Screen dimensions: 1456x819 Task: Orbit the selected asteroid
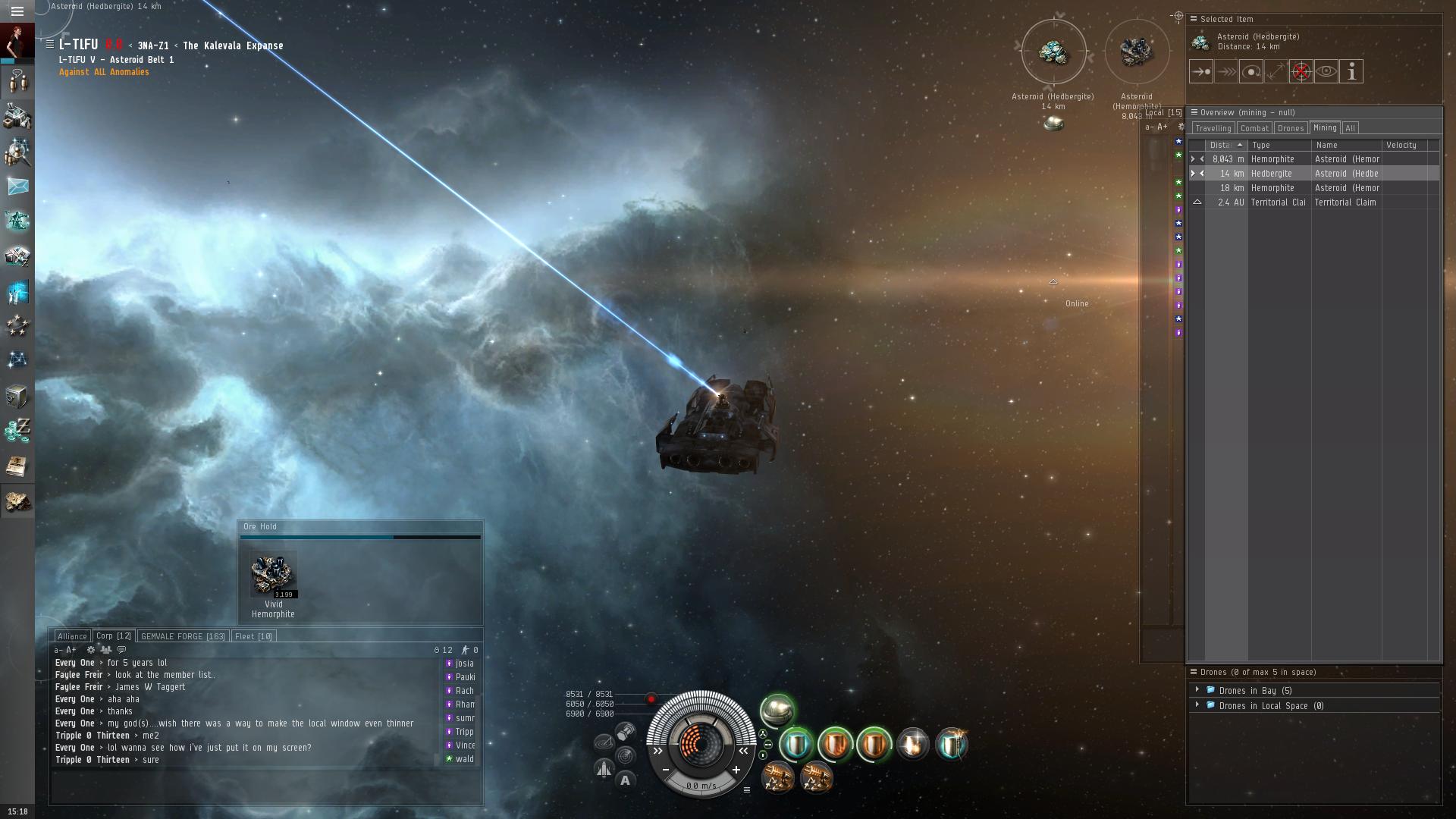1250,72
